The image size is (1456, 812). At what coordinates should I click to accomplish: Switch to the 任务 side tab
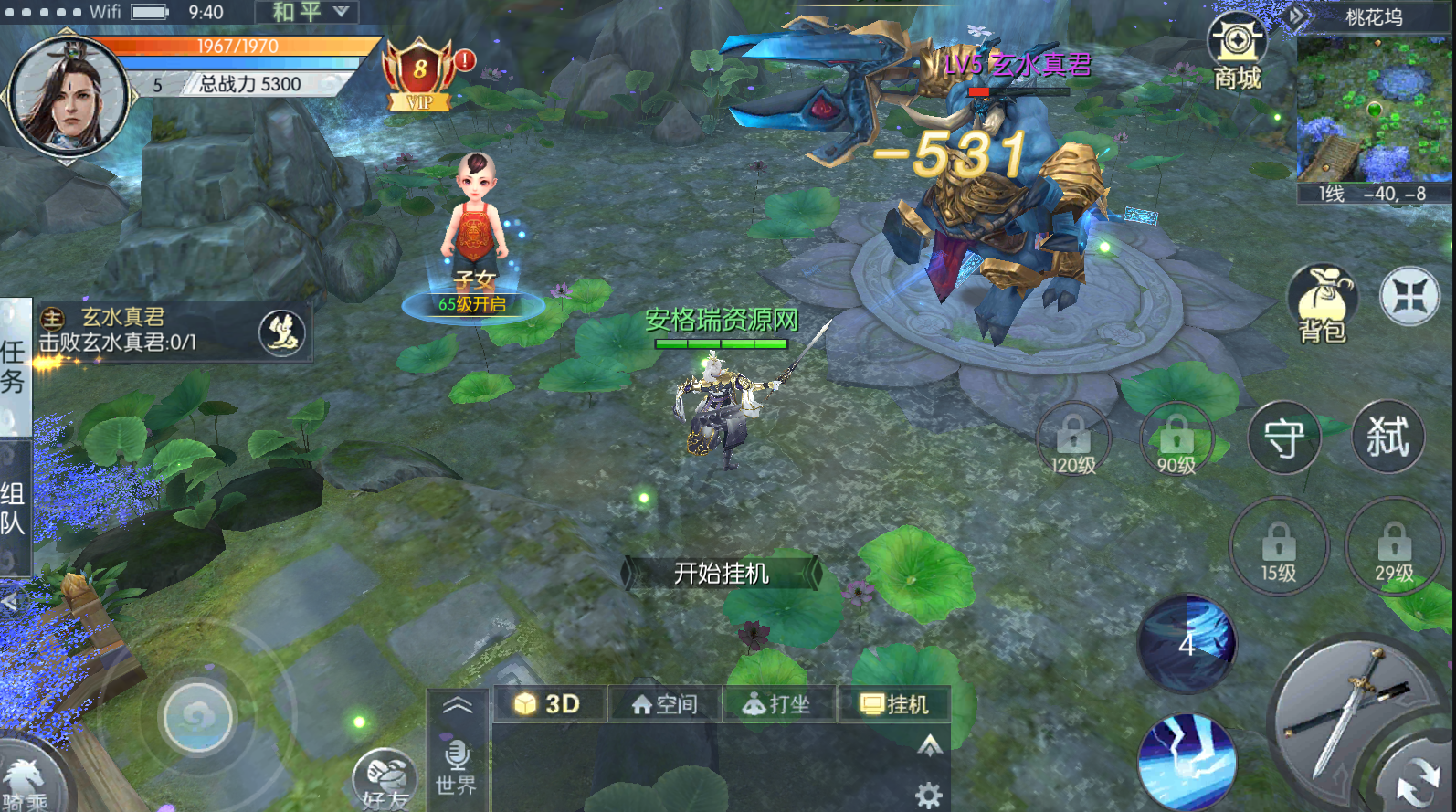[15, 365]
